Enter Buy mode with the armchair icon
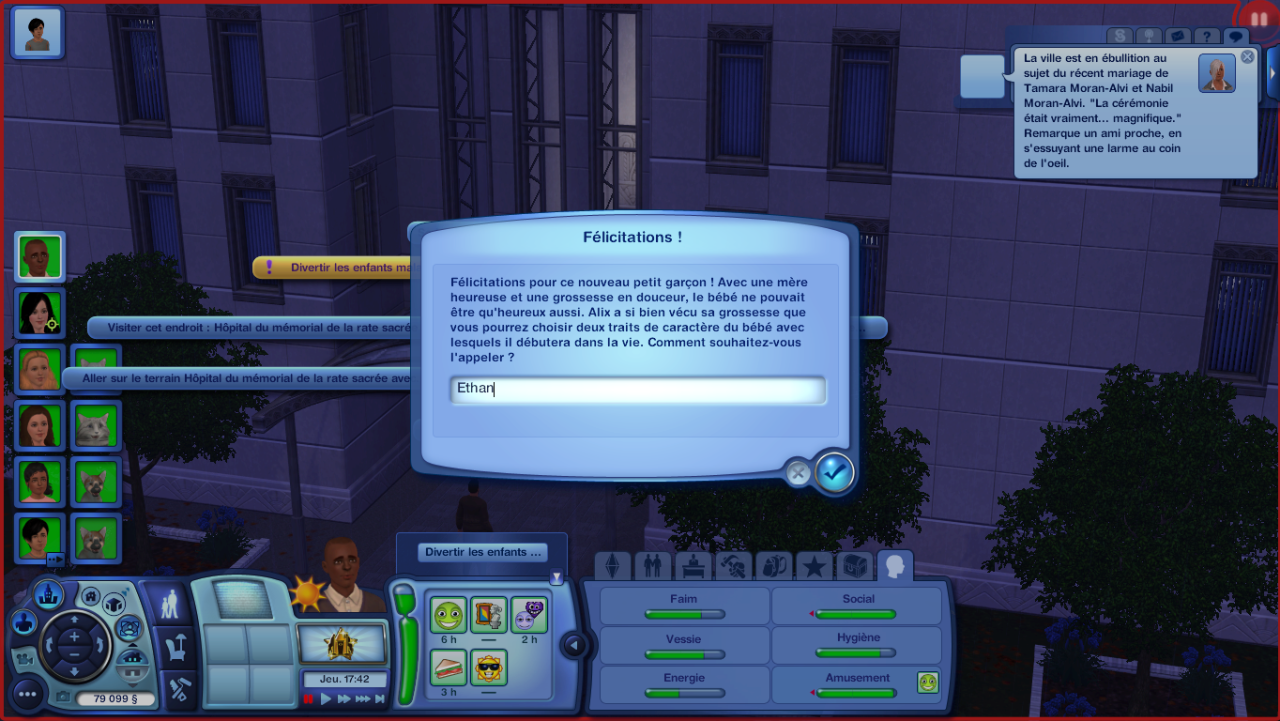Viewport: 1280px width, 721px height. pyautogui.click(x=176, y=648)
